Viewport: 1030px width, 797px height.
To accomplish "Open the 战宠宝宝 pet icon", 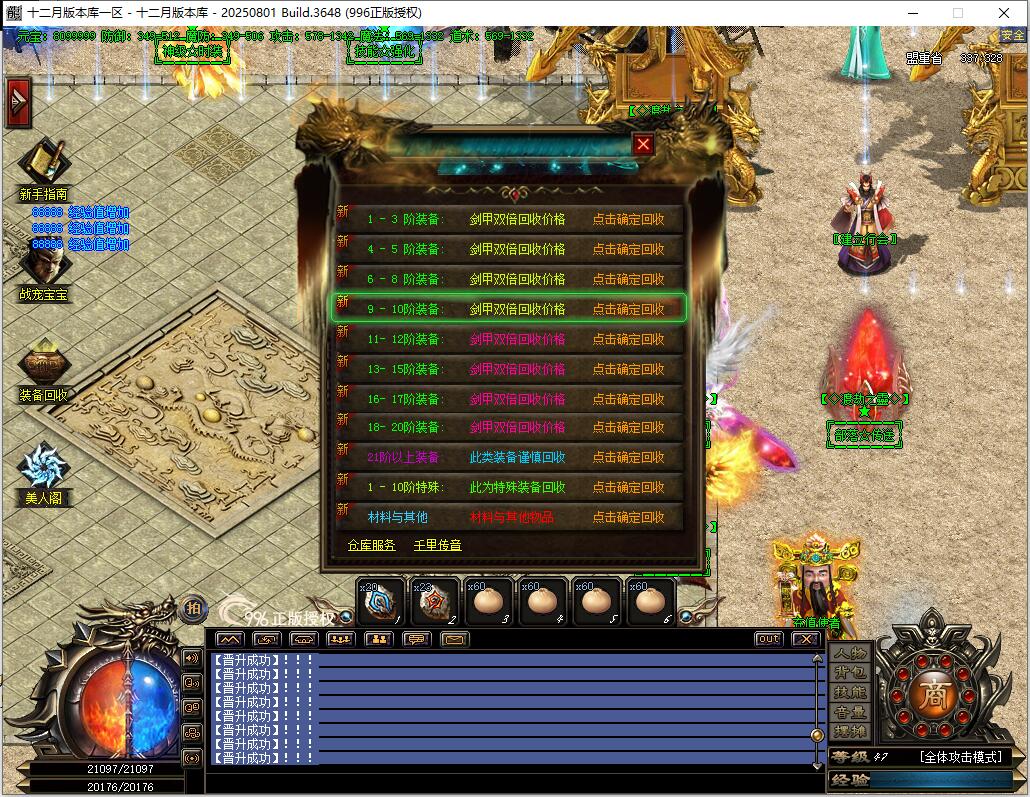I will point(43,267).
